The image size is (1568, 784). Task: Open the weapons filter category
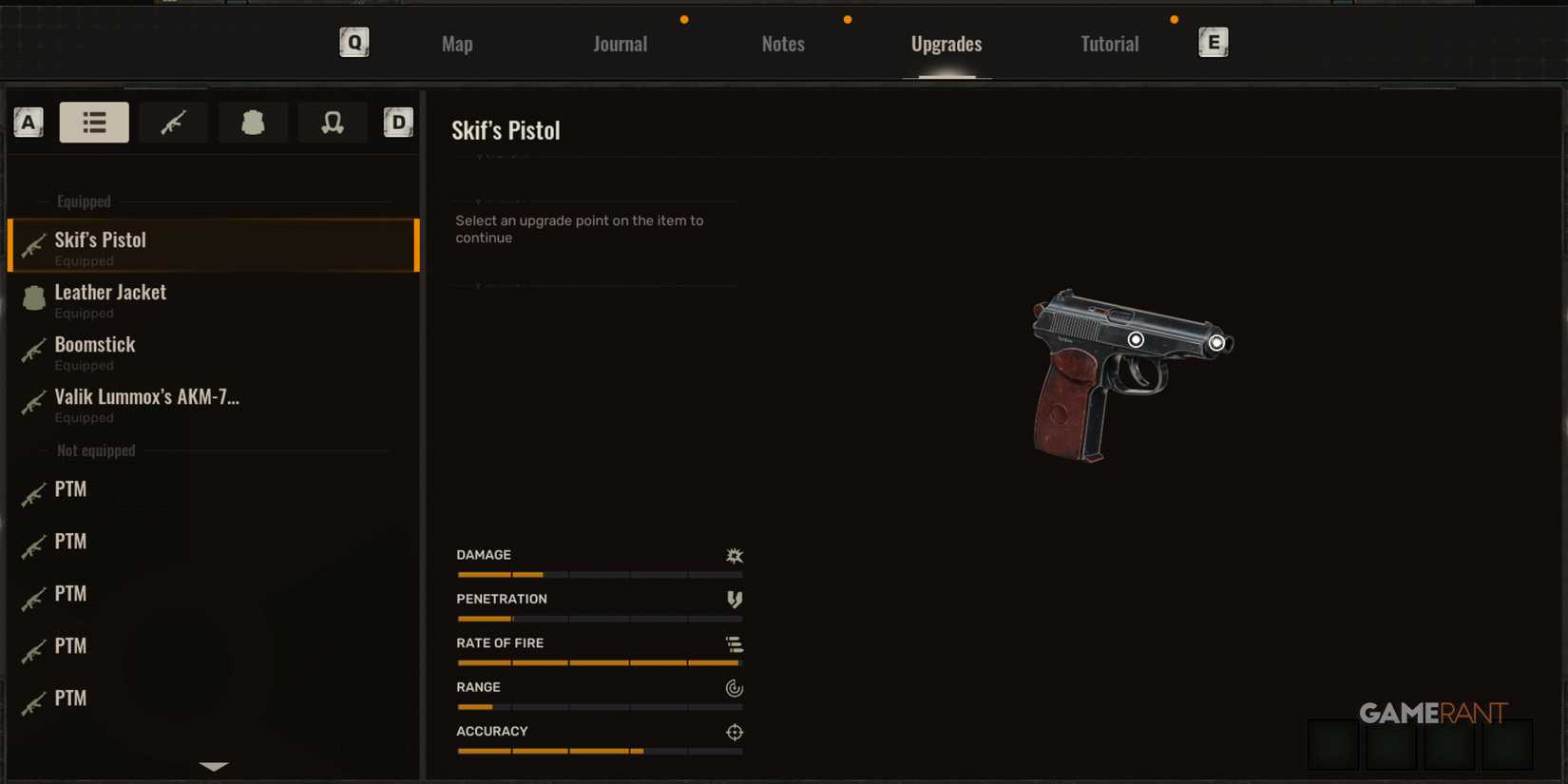pyautogui.click(x=173, y=122)
